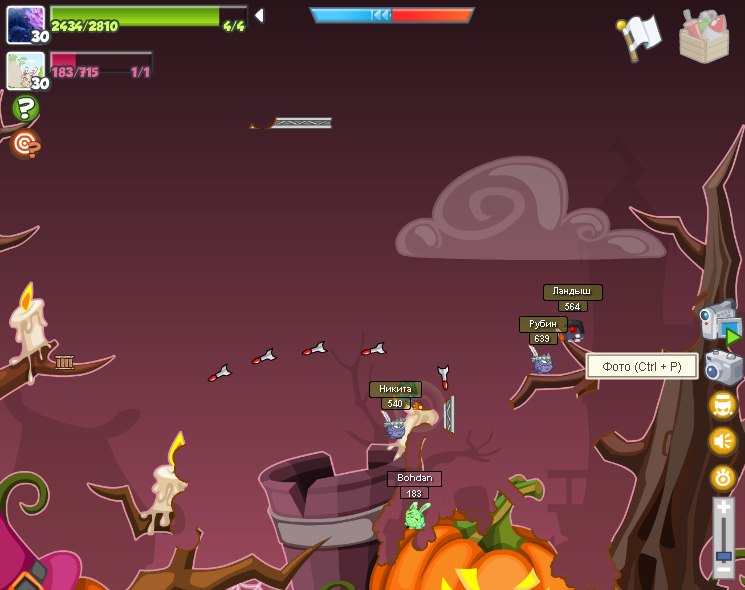This screenshot has height=590, width=745.
Task: Select the bunny team avatar
Action: (x=24, y=71)
